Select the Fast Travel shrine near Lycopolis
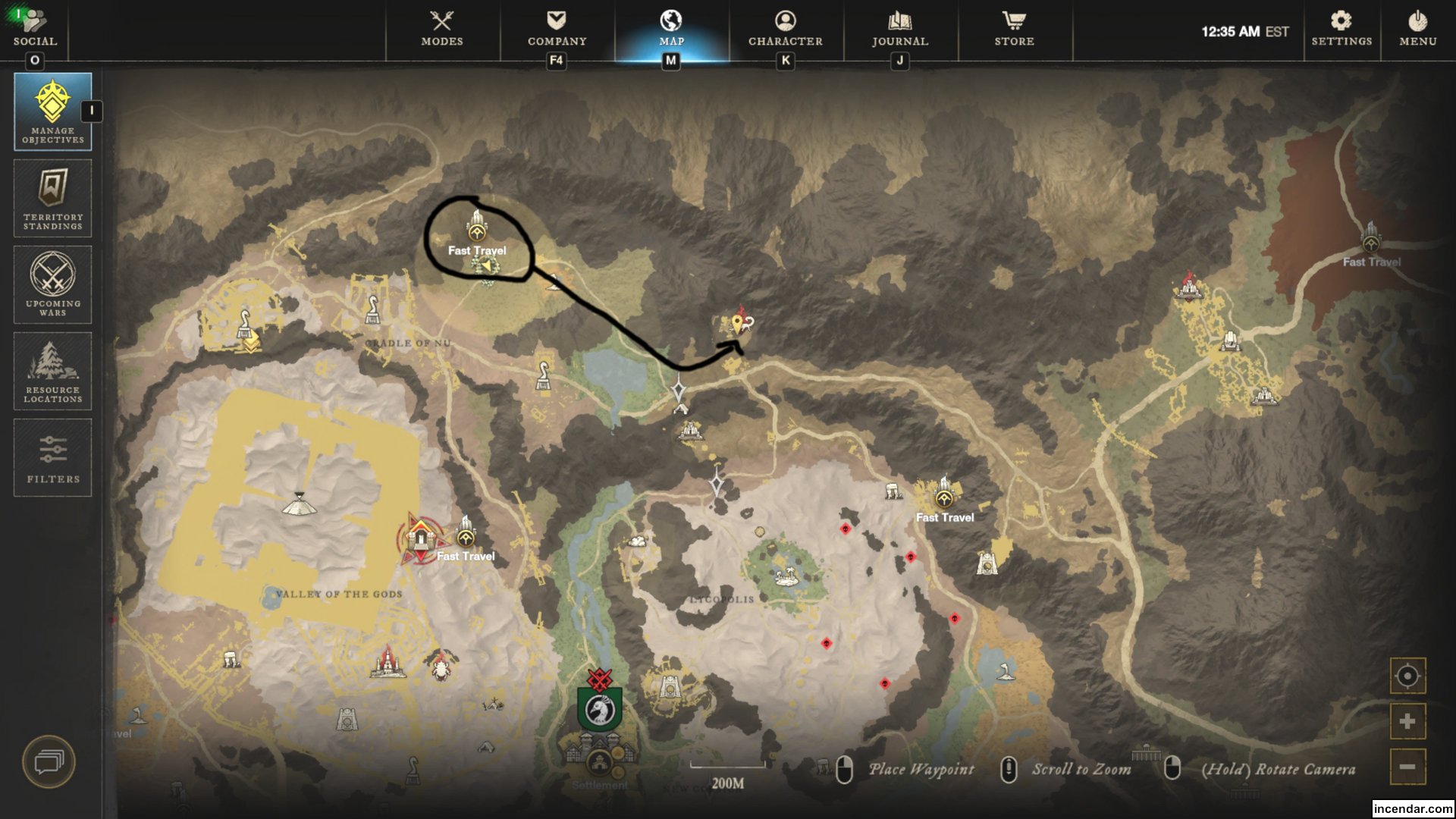The image size is (1456, 819). coord(943,498)
